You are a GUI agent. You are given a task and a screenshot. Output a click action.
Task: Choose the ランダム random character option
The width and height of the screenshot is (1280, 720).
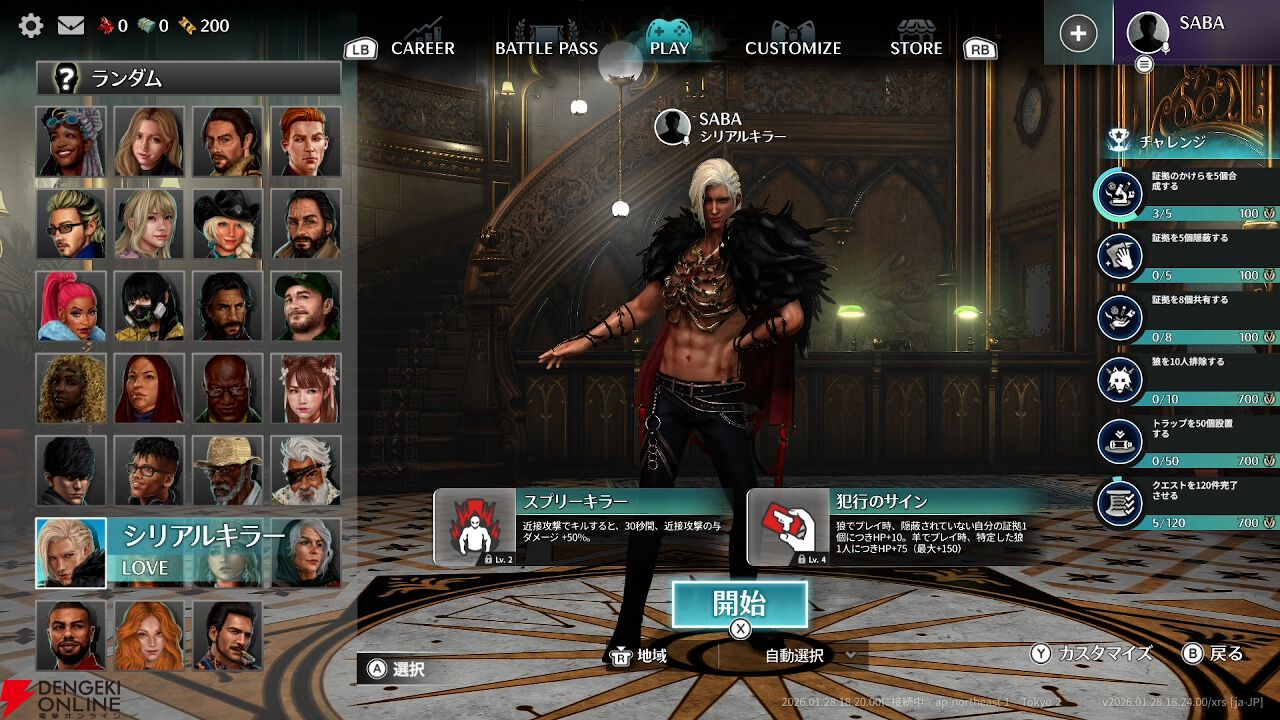click(189, 78)
